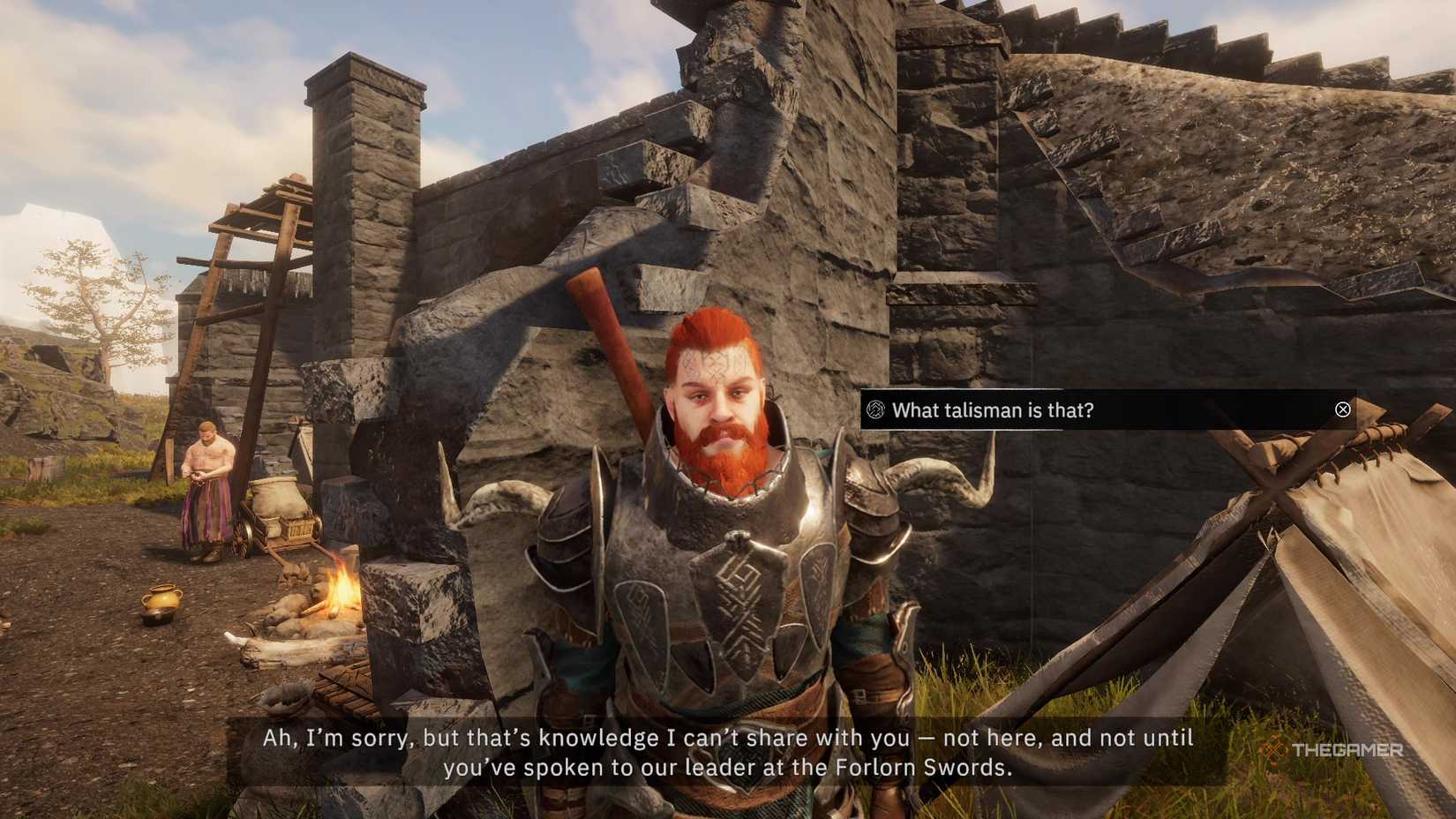Viewport: 1456px width, 819px height.
Task: Click the facial rune tattoos on the dwarf's forehead
Action: click(715, 362)
